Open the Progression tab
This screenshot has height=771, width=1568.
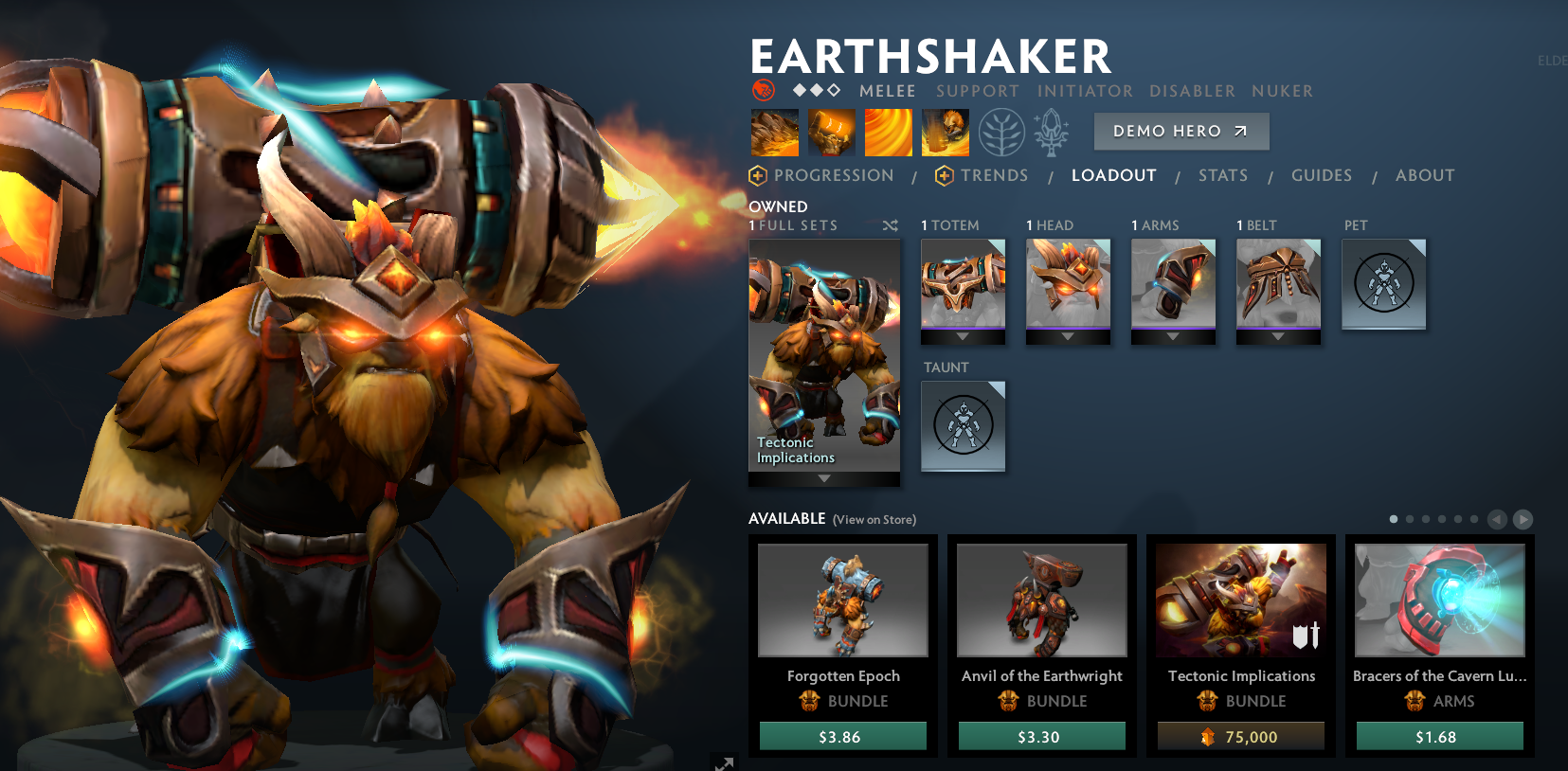click(x=833, y=175)
